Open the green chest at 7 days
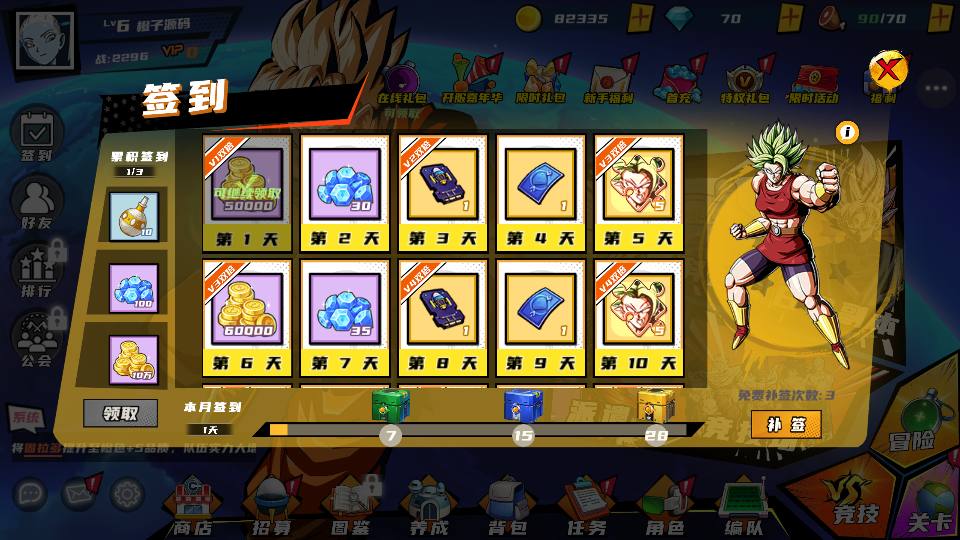The image size is (960, 540). coord(391,406)
